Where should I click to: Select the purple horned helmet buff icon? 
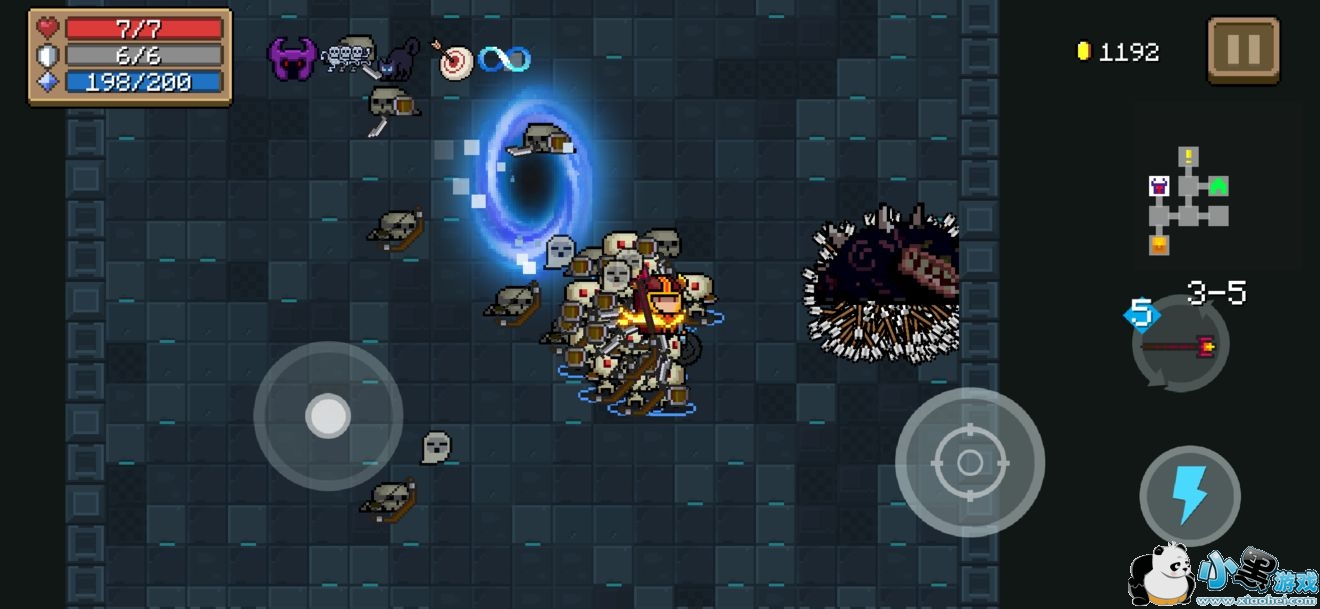[x=291, y=59]
